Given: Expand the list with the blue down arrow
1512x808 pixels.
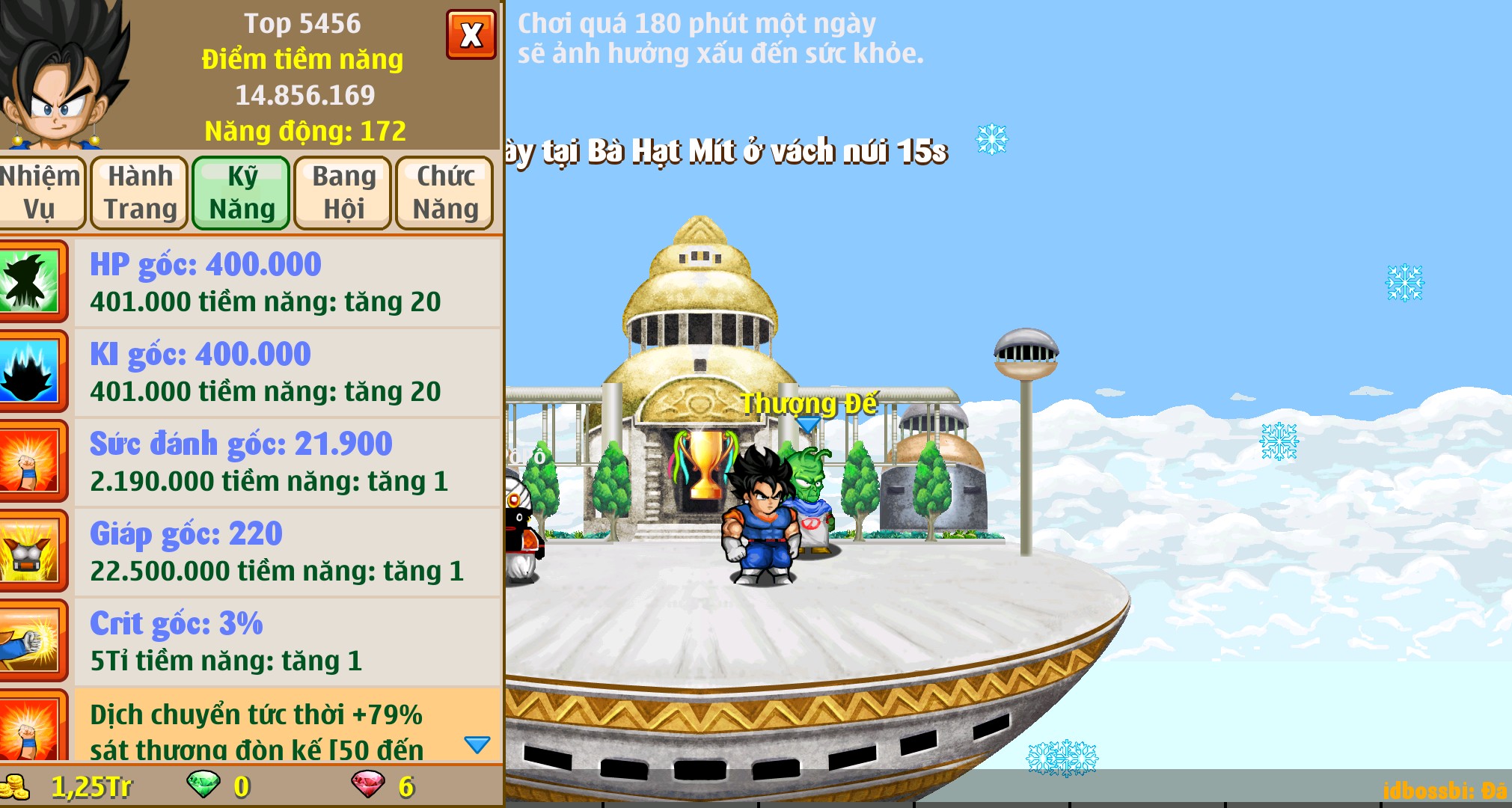Looking at the screenshot, I should coord(477,744).
